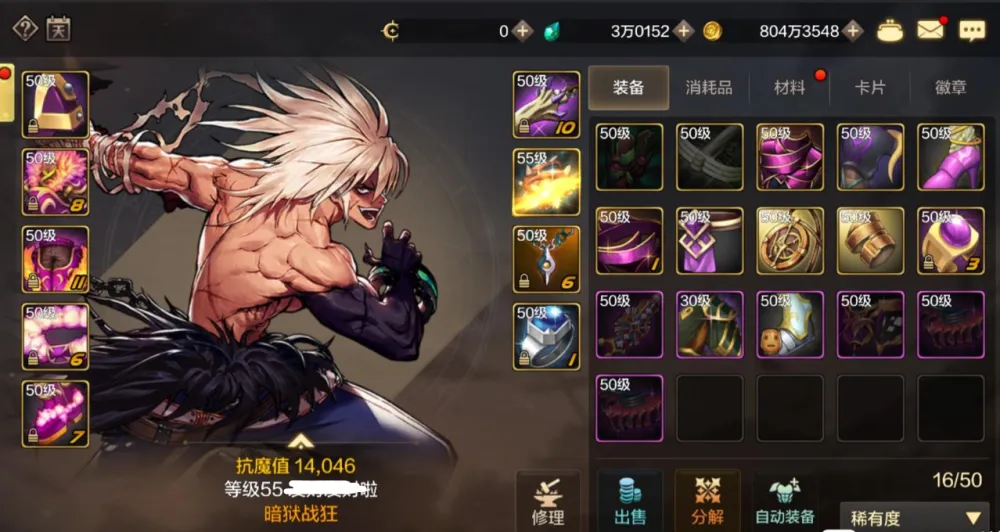Screen dimensions: 1000x532
Task: Choose the level 30 item in inventory
Action: tap(710, 324)
